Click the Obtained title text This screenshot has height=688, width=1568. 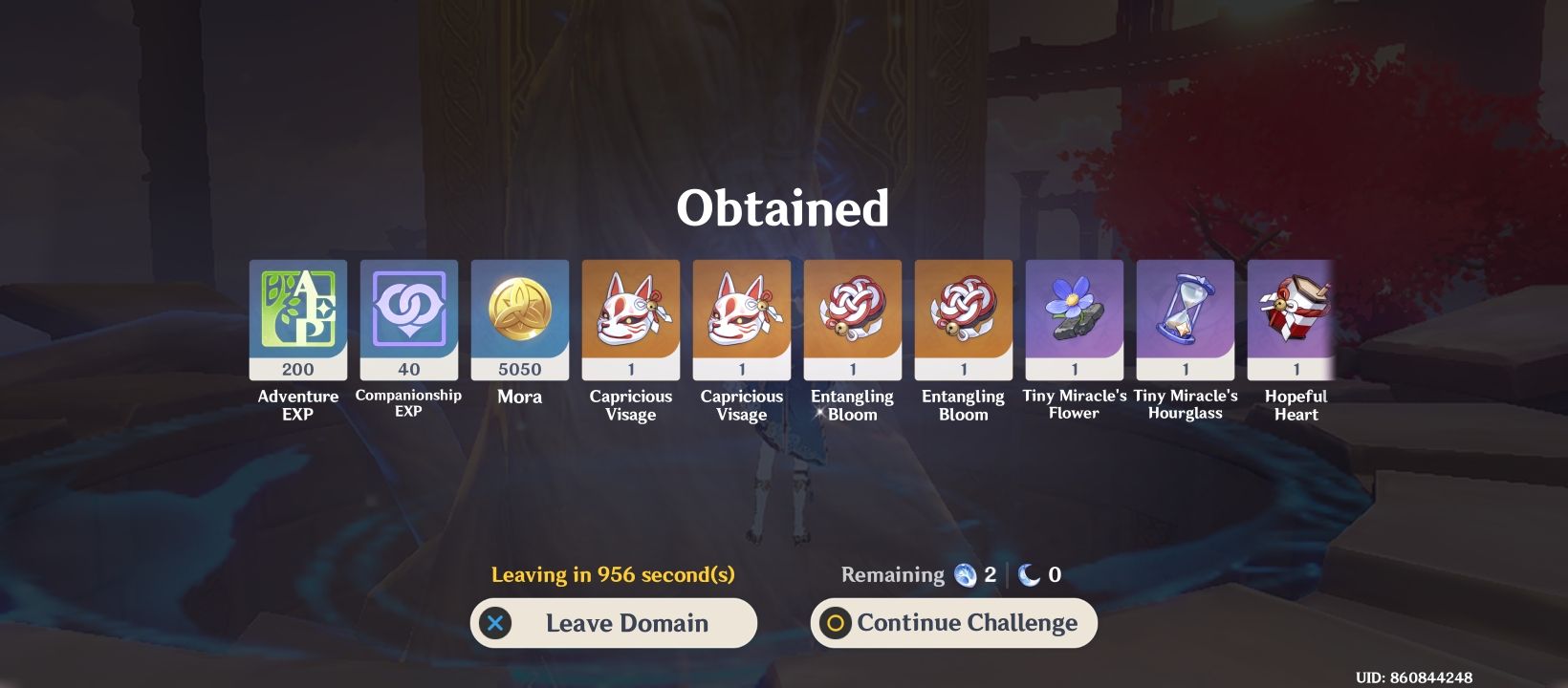click(x=784, y=208)
